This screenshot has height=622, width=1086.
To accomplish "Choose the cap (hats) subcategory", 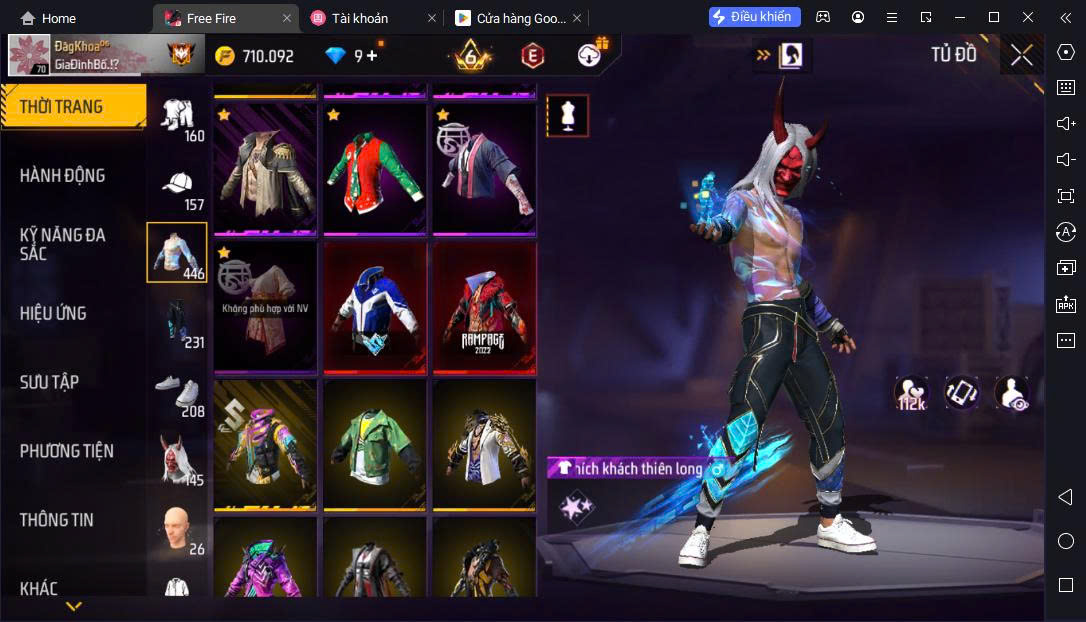I will (x=178, y=187).
